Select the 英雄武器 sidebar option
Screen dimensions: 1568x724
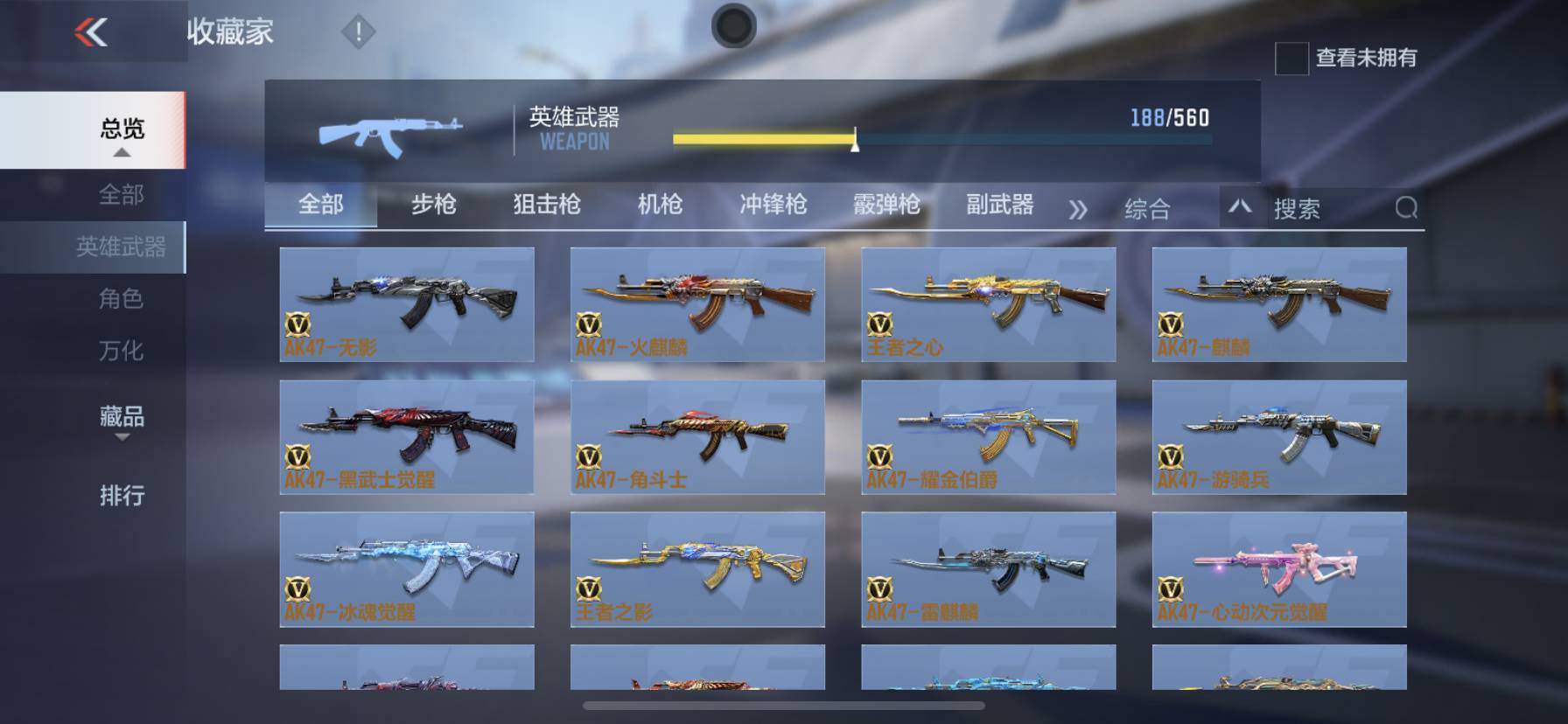pos(122,247)
